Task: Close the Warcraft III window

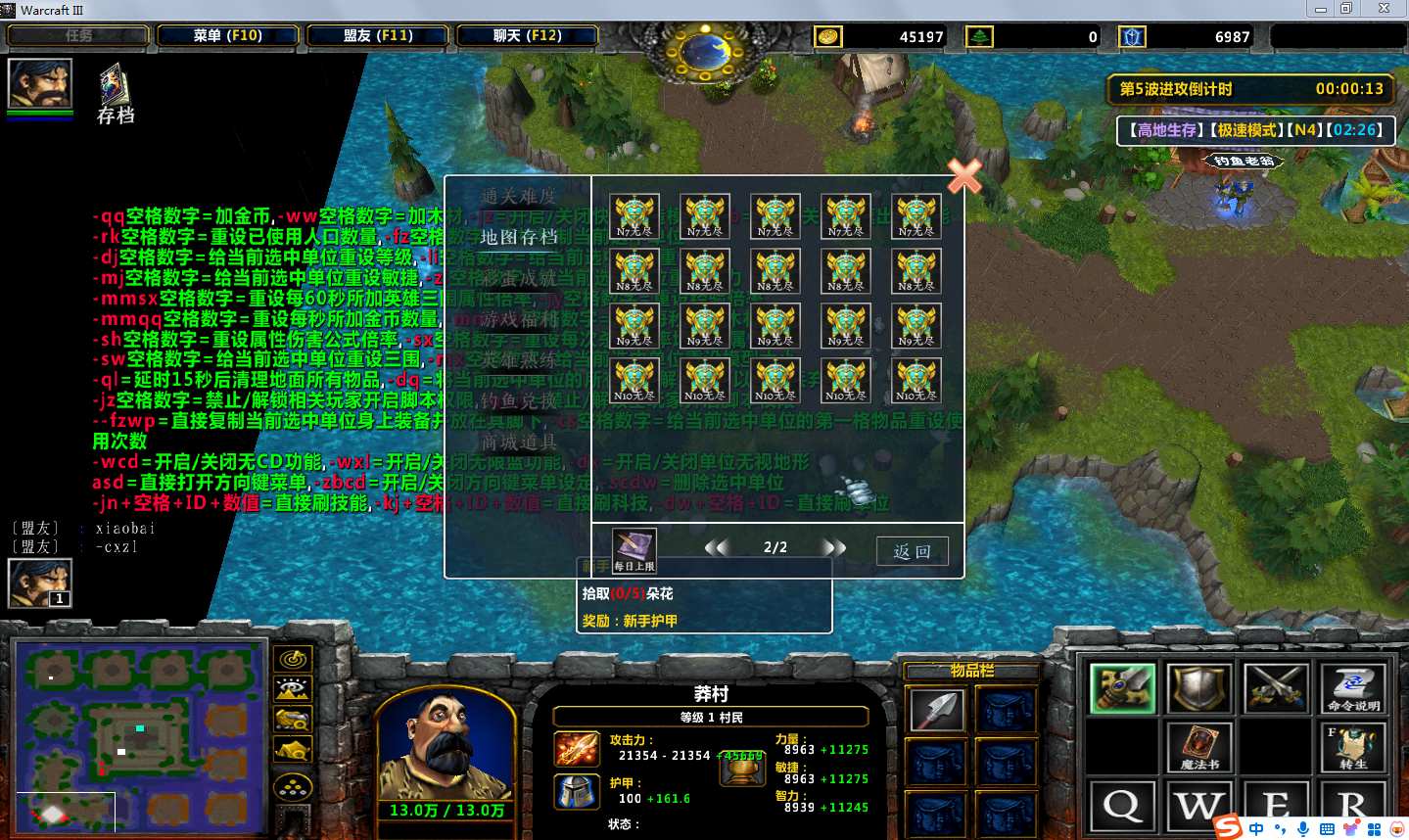Action: (x=1384, y=9)
